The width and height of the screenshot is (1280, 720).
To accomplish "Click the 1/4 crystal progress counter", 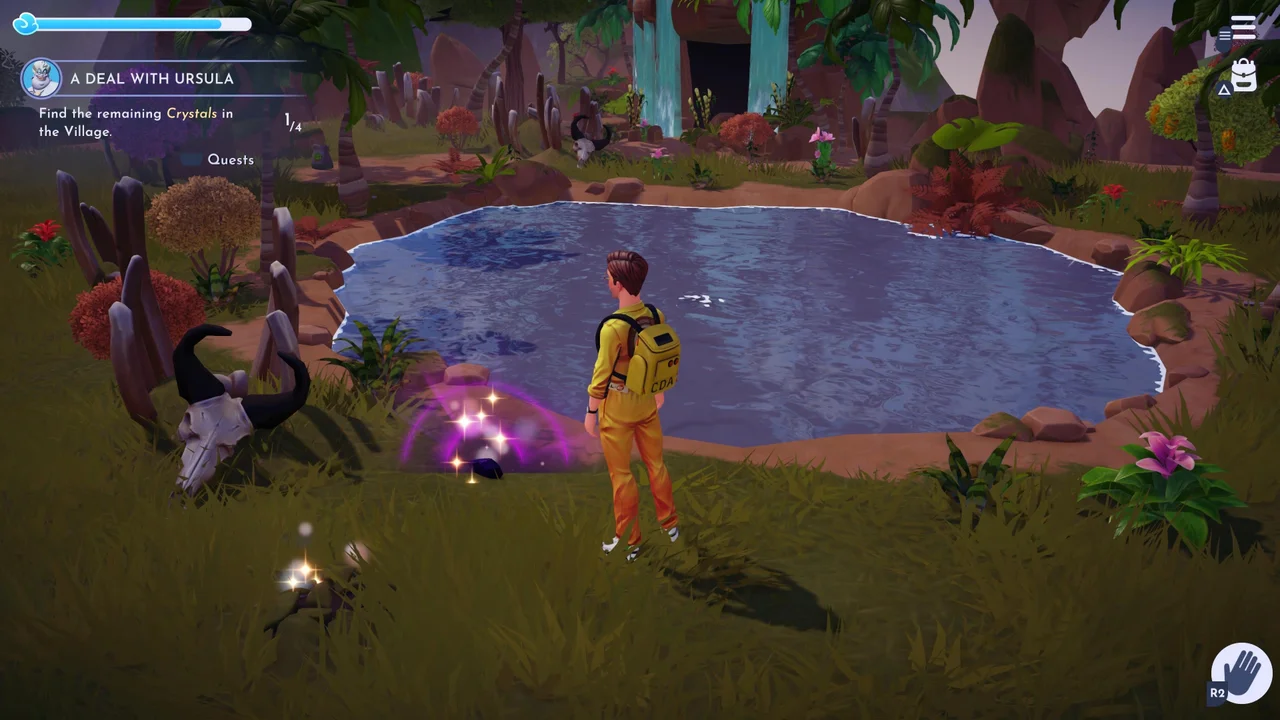I will (x=292, y=123).
